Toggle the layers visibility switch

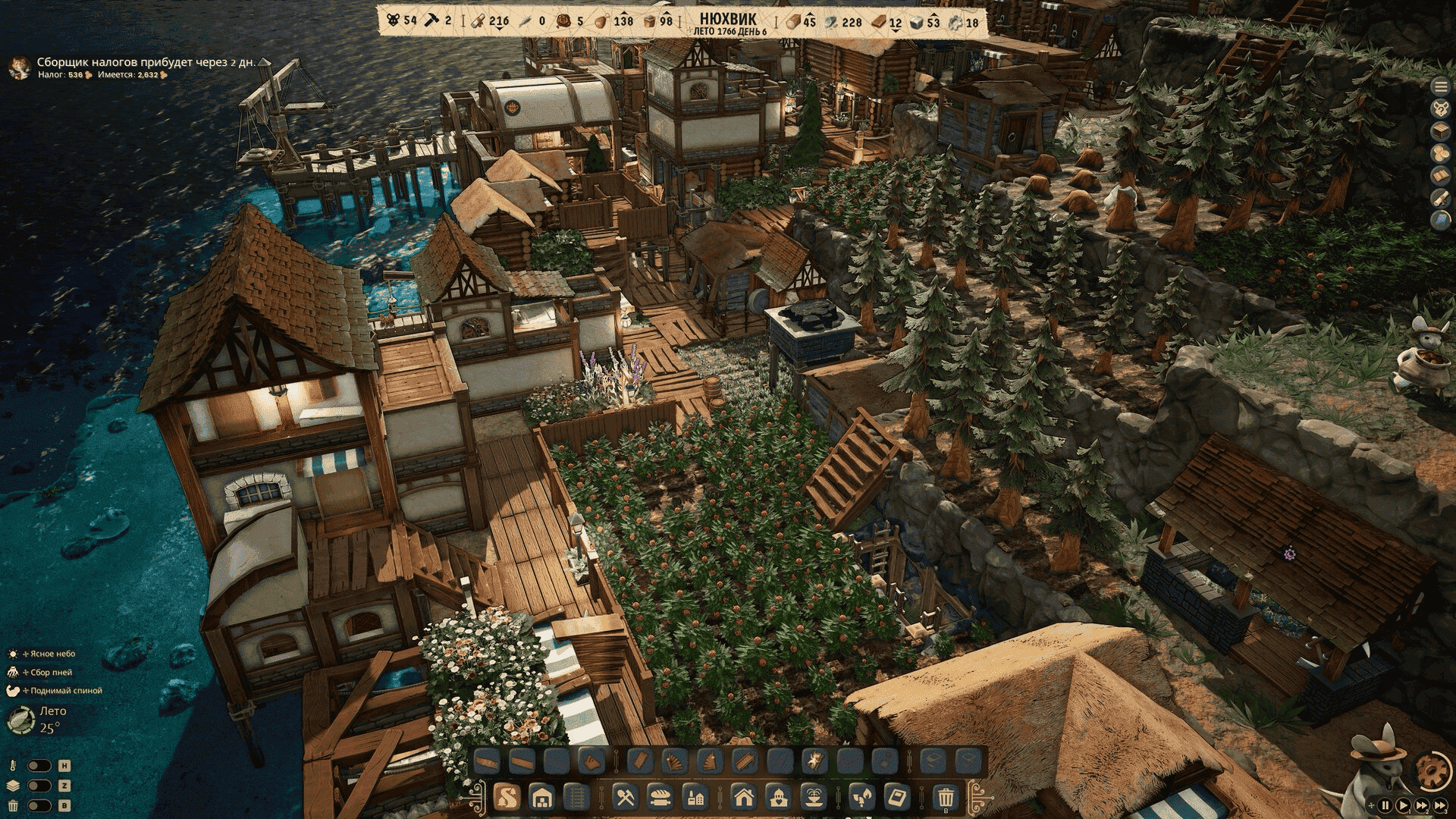tap(39, 786)
